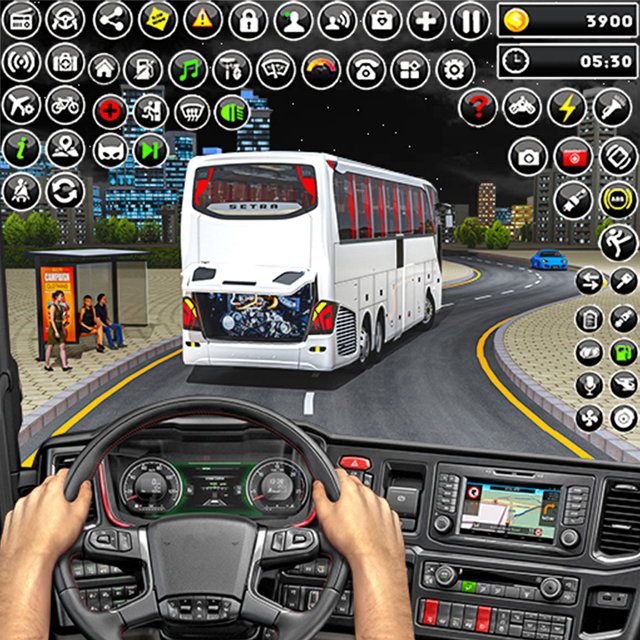This screenshot has width=640, height=640.
Task: Toggle the yellow ABS button
Action: [x=619, y=199]
